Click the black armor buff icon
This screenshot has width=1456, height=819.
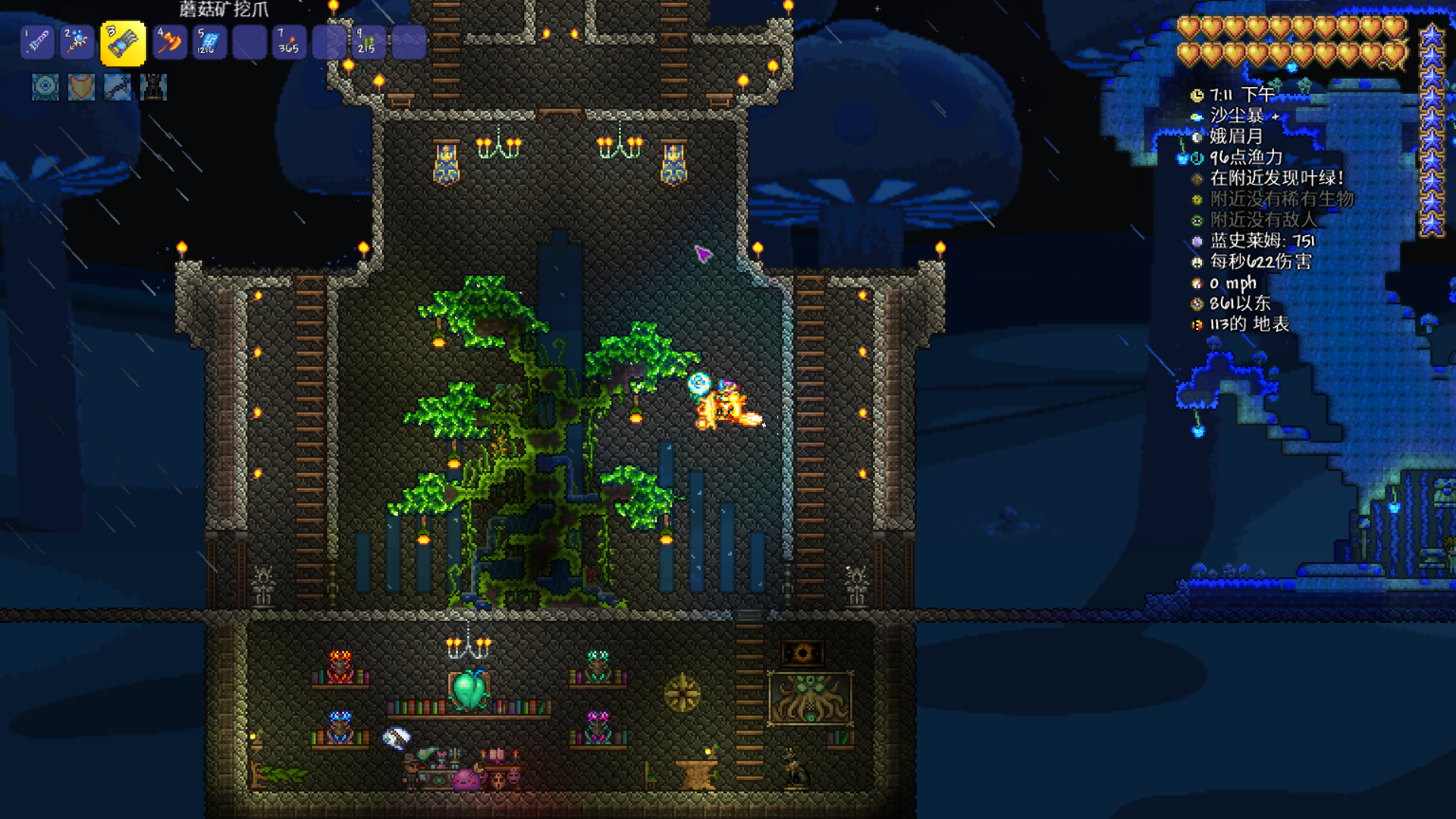click(x=153, y=87)
